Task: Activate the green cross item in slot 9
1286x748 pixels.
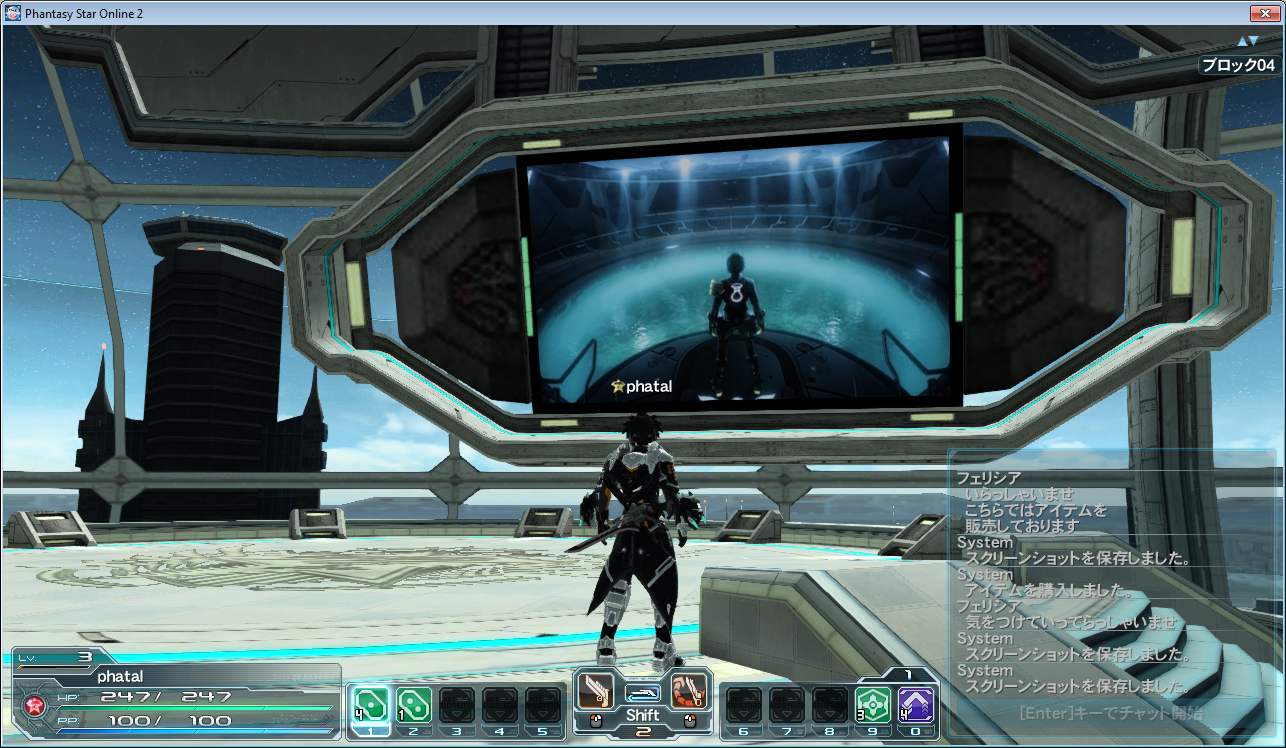Action: (873, 704)
